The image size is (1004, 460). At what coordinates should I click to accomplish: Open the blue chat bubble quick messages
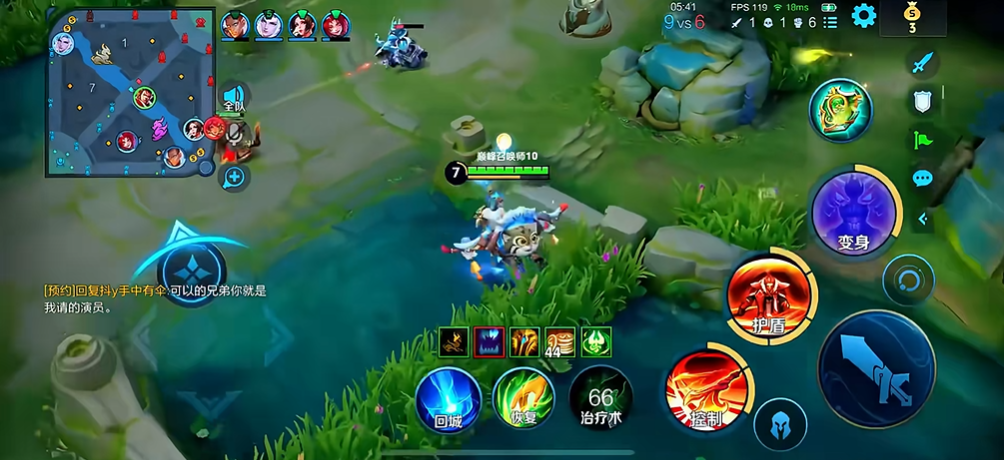click(x=922, y=178)
